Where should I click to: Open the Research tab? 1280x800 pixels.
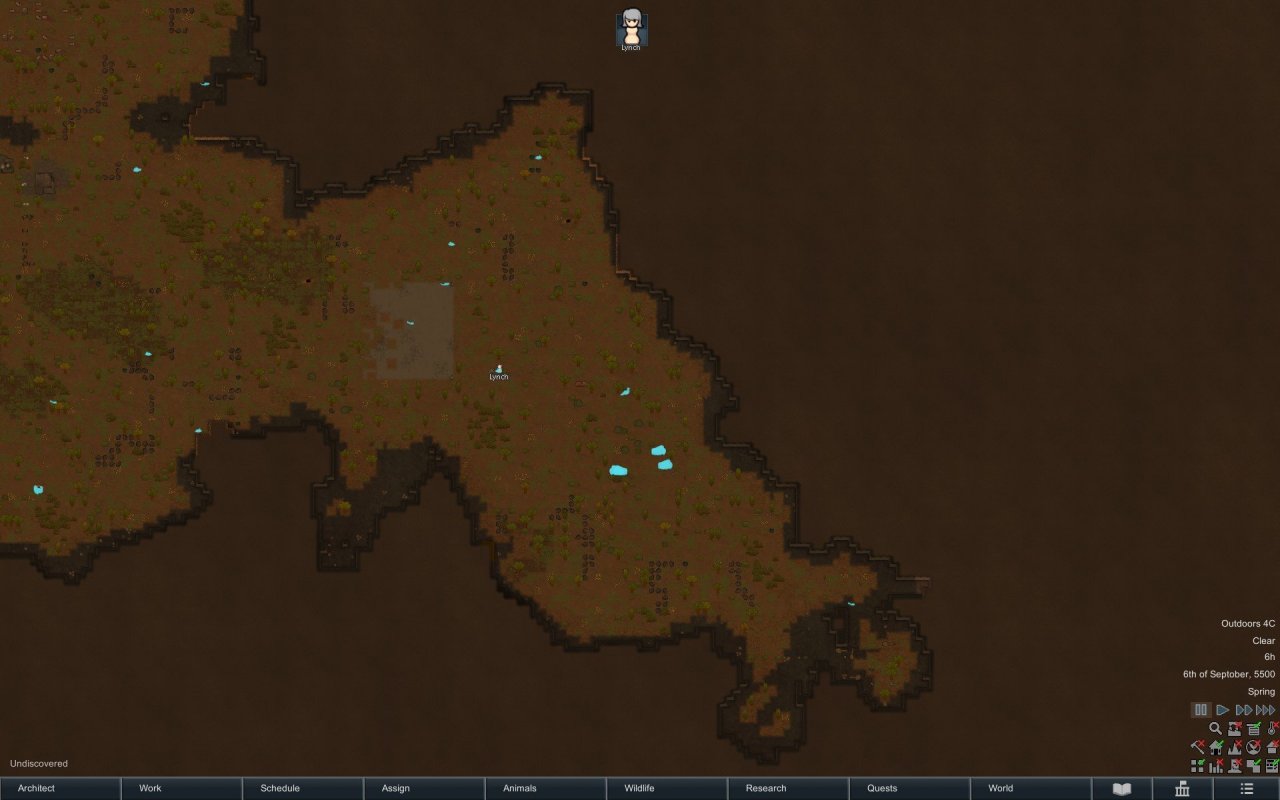click(787, 788)
